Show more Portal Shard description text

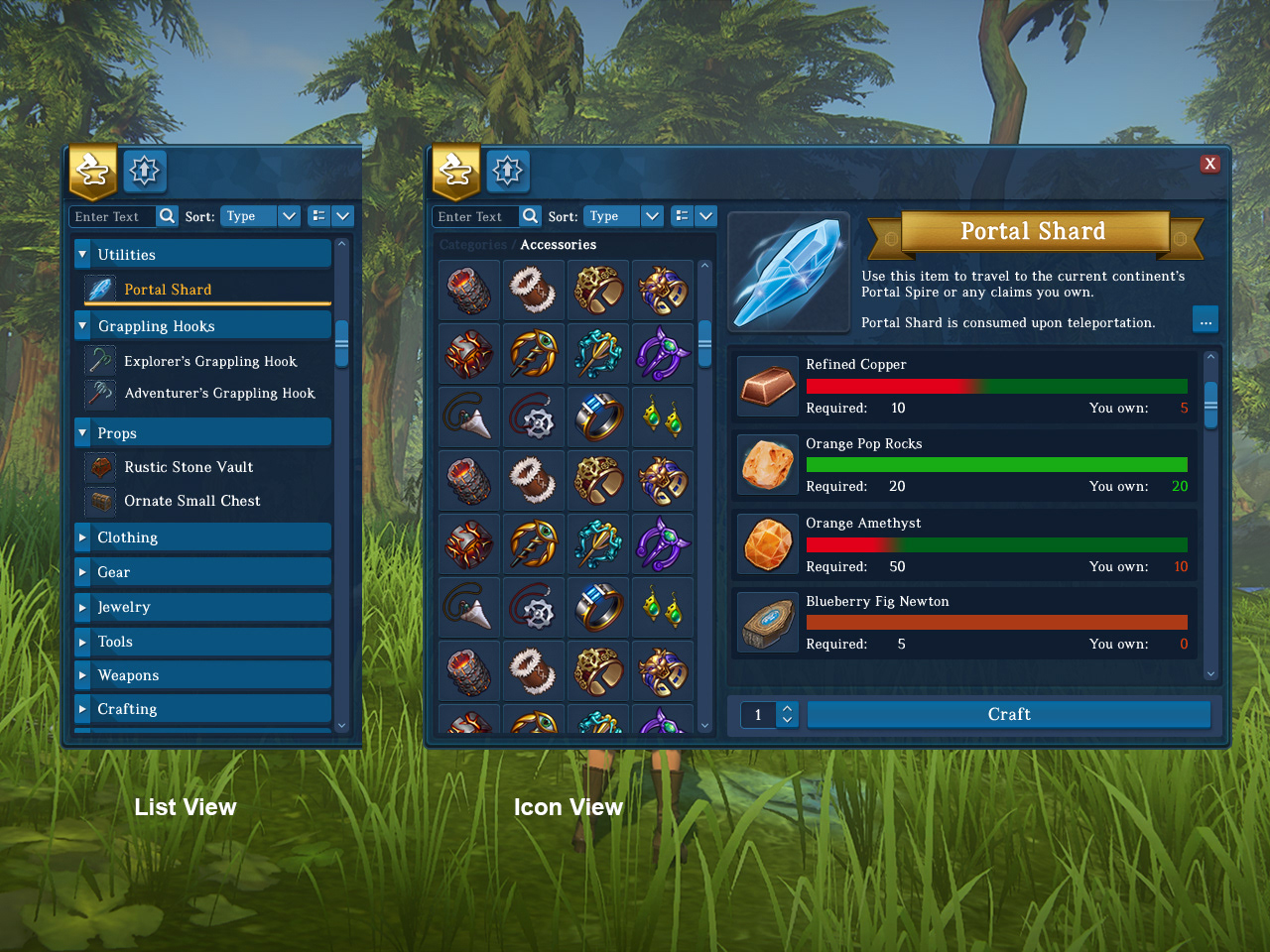(1206, 320)
